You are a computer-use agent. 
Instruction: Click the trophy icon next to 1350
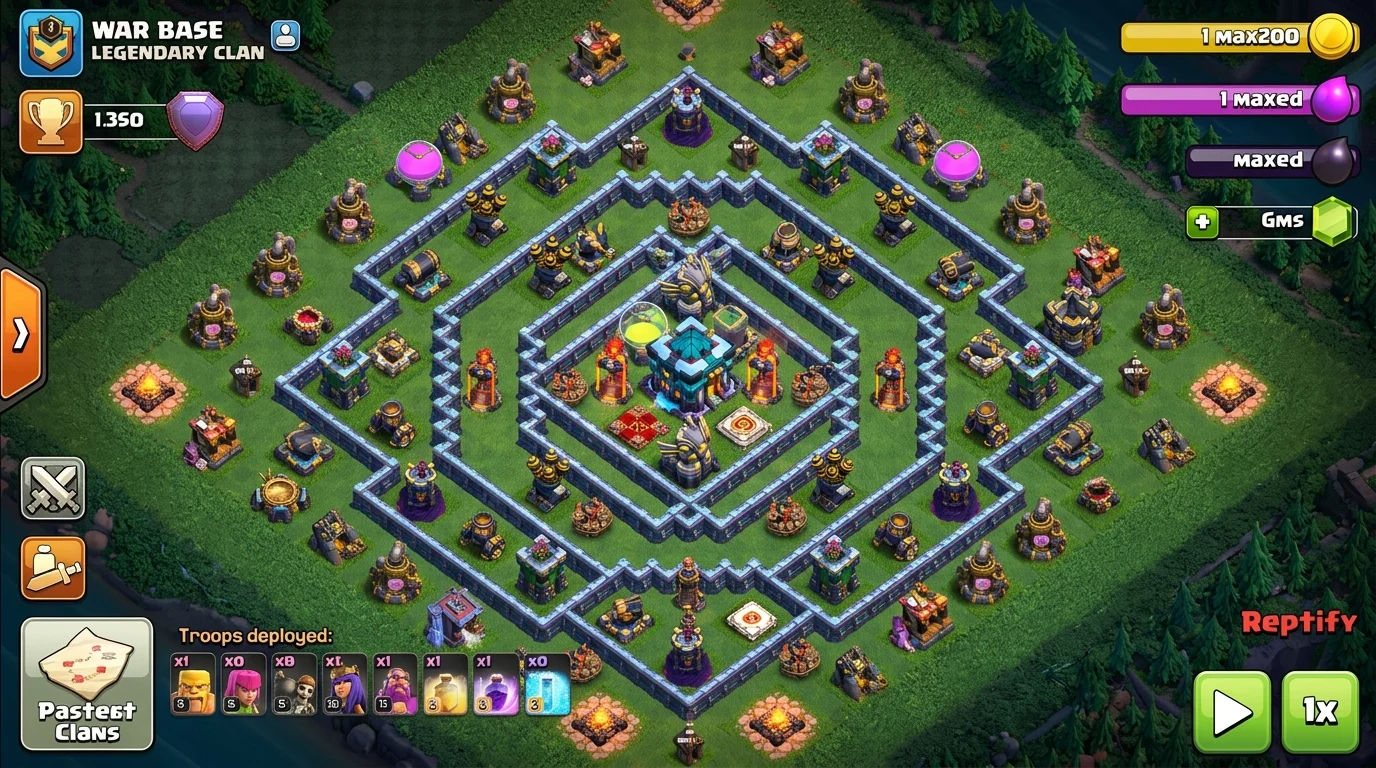coord(51,119)
